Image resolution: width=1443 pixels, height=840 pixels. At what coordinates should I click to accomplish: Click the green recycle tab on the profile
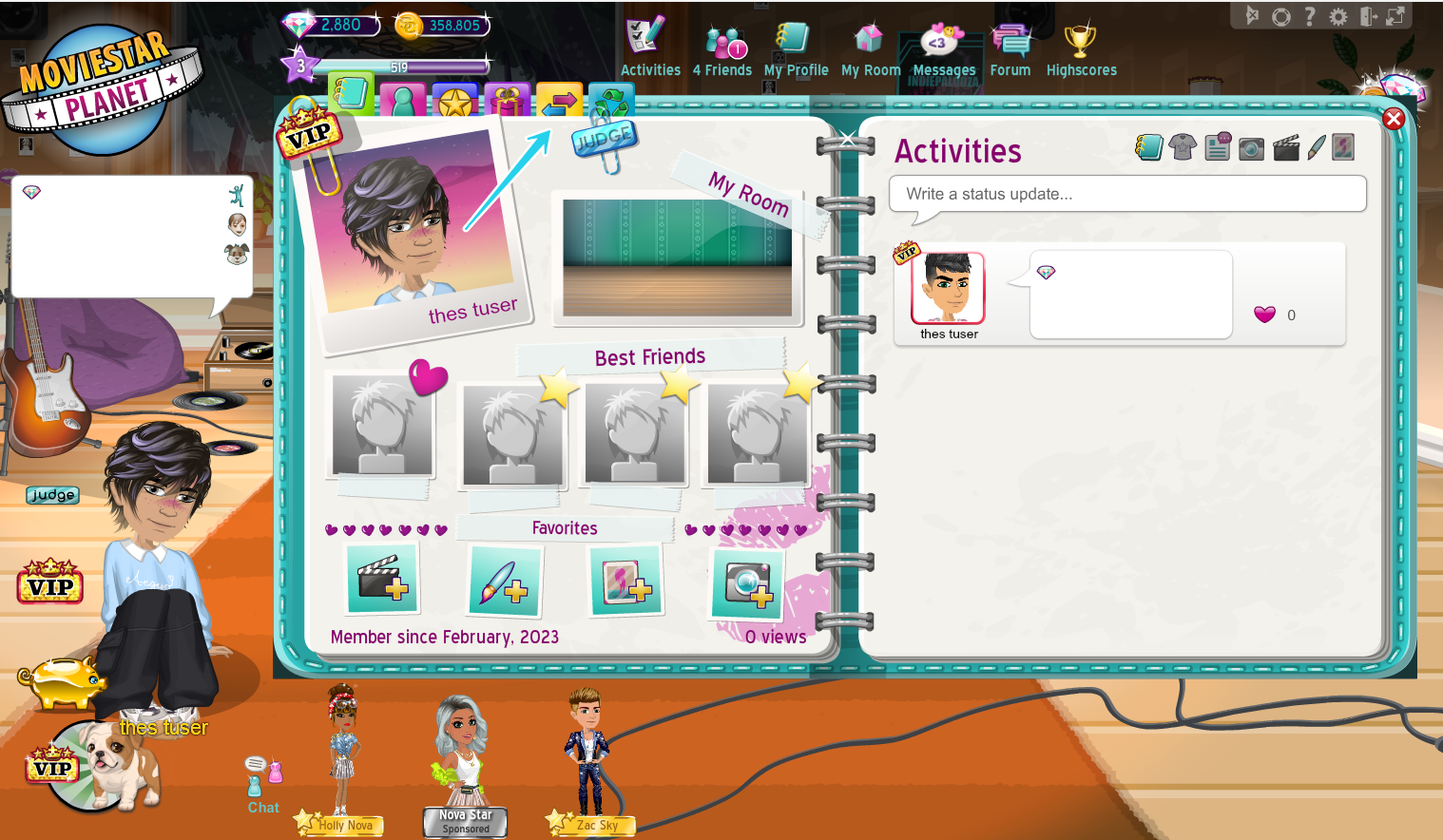click(609, 98)
